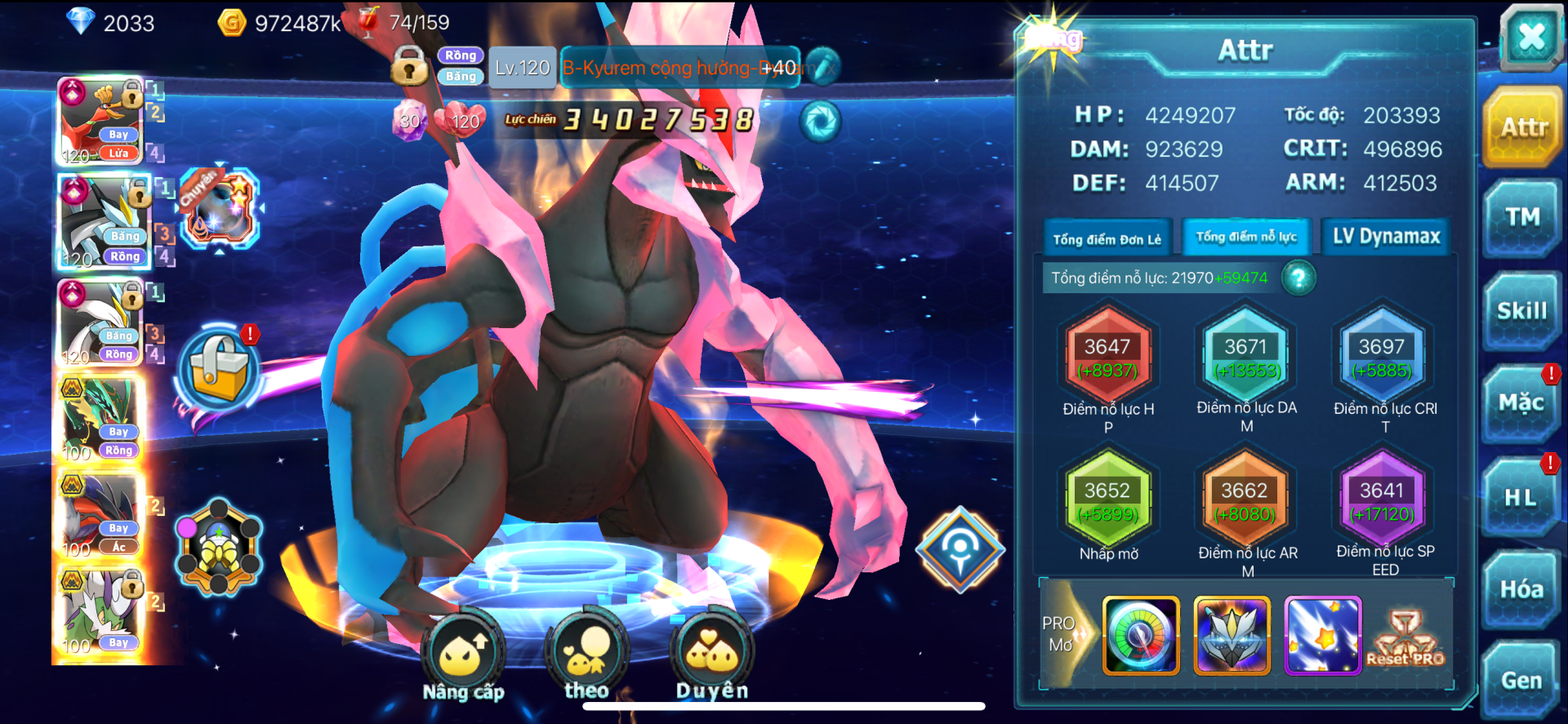This screenshot has height=724, width=1568.
Task: Switch to the TM side tab
Action: 1522,218
